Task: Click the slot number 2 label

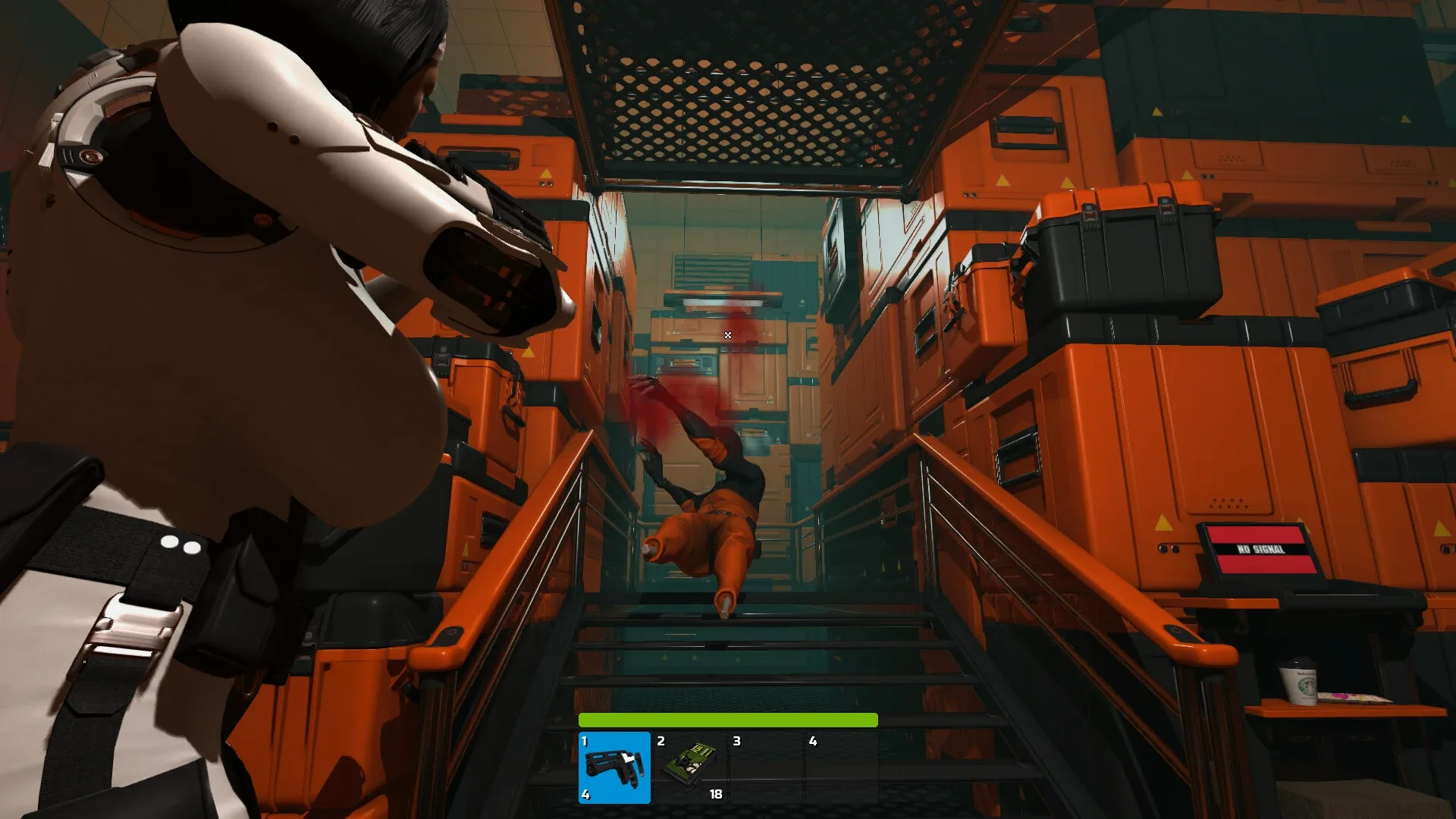Action: click(x=661, y=742)
